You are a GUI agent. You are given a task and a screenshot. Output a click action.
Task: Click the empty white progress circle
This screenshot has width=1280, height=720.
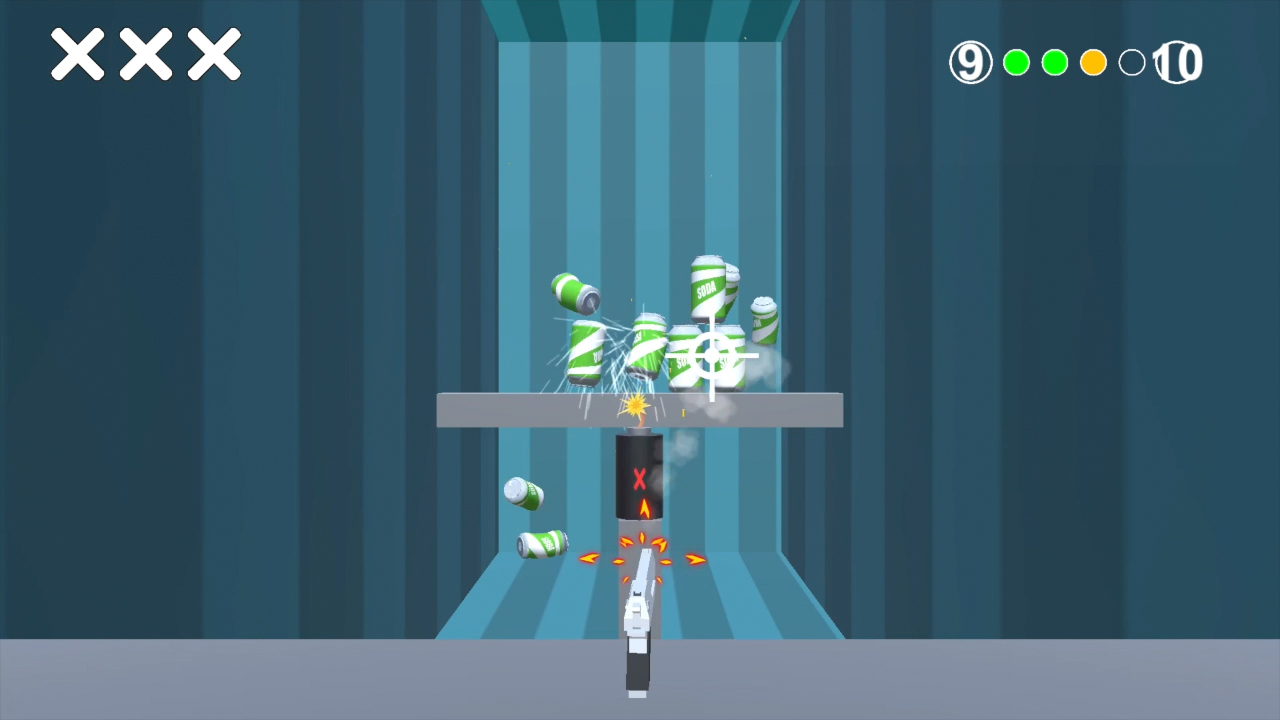pos(1131,62)
